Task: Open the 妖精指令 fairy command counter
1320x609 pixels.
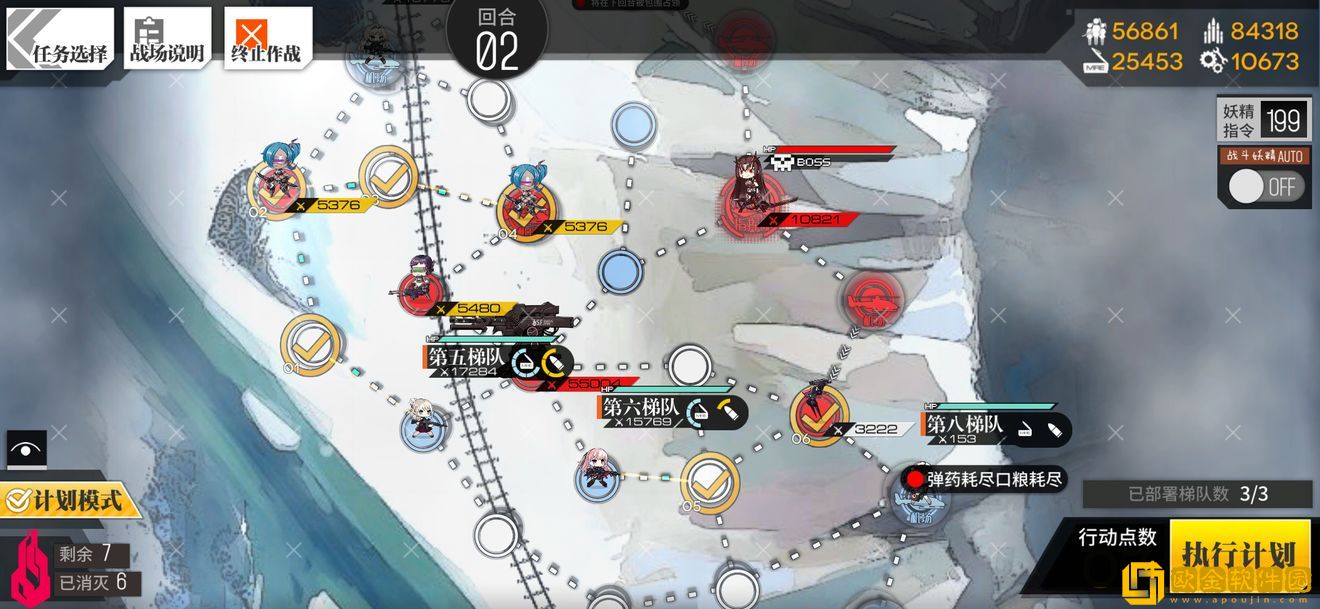Action: 1262,121
